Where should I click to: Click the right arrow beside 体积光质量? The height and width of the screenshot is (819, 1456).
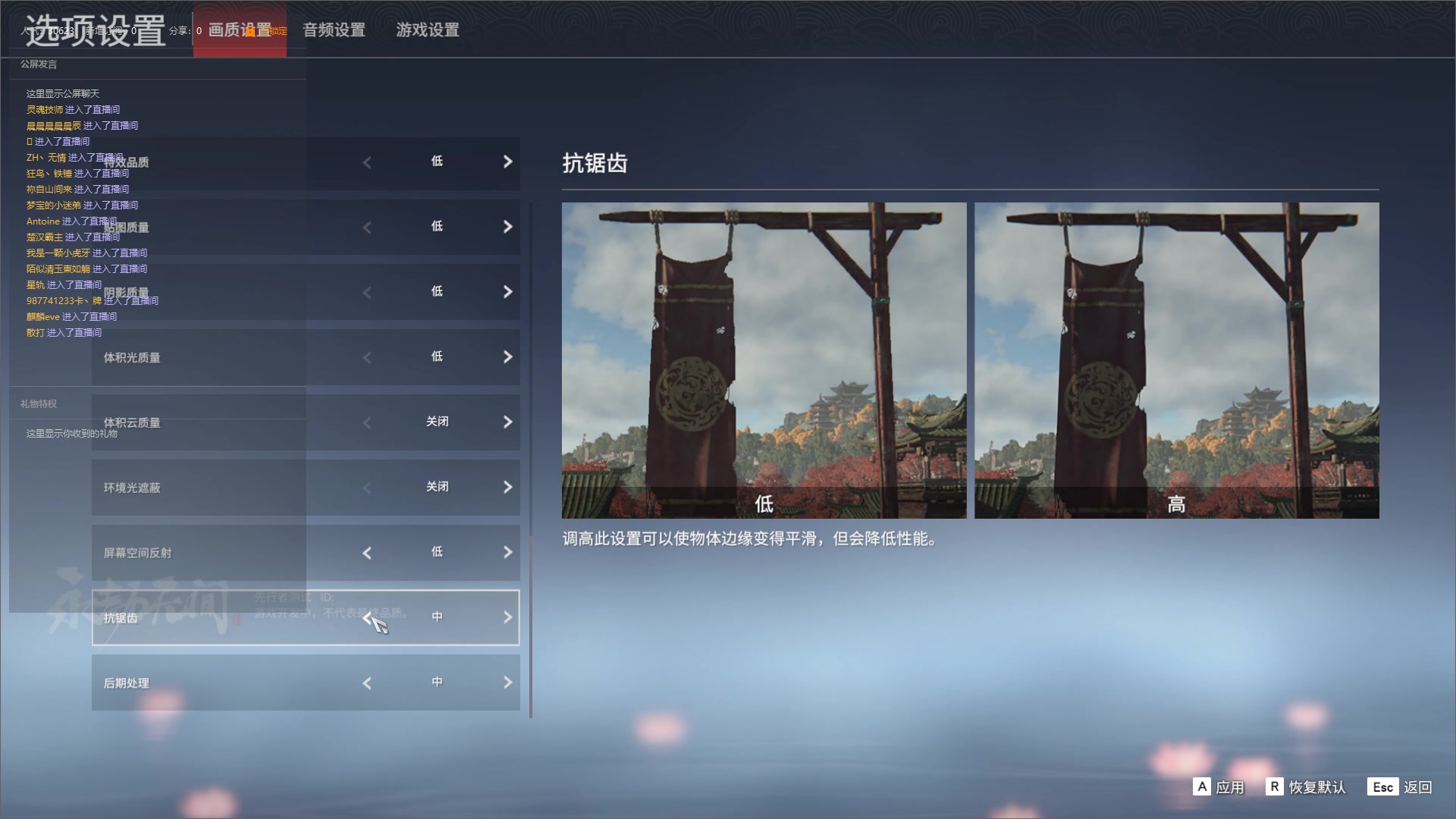(x=508, y=357)
